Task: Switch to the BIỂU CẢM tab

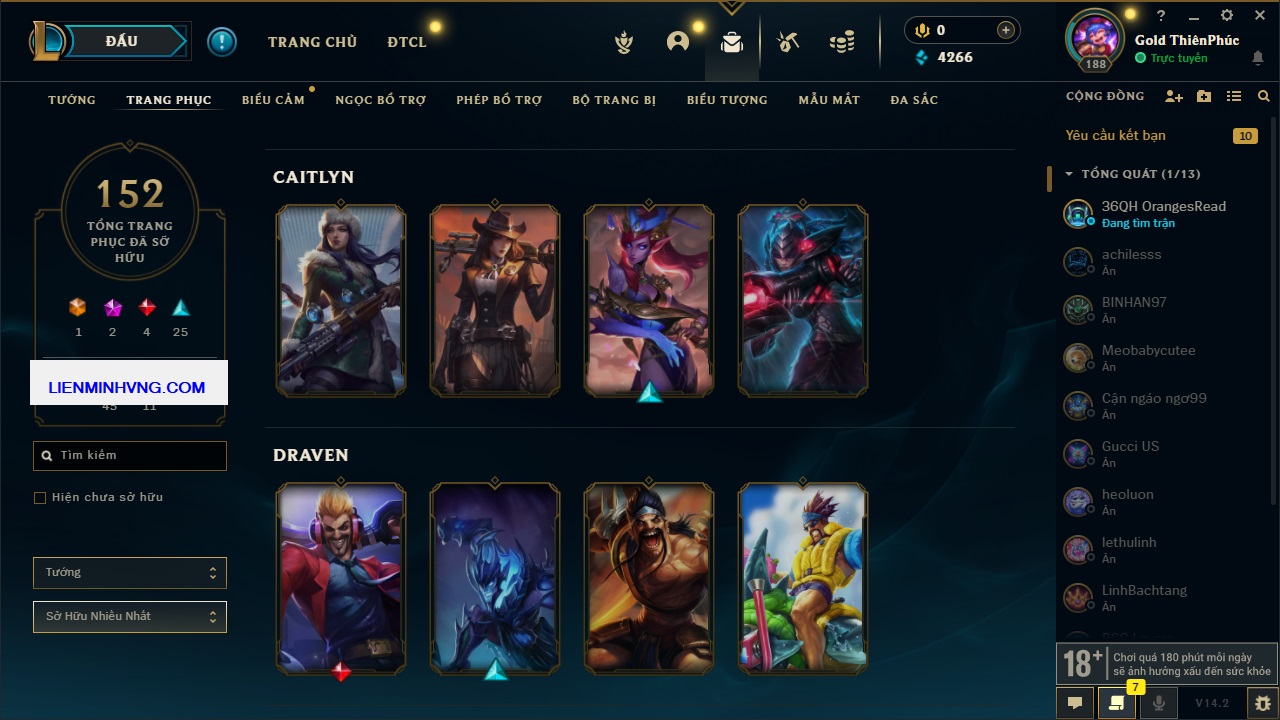Action: 273,100
